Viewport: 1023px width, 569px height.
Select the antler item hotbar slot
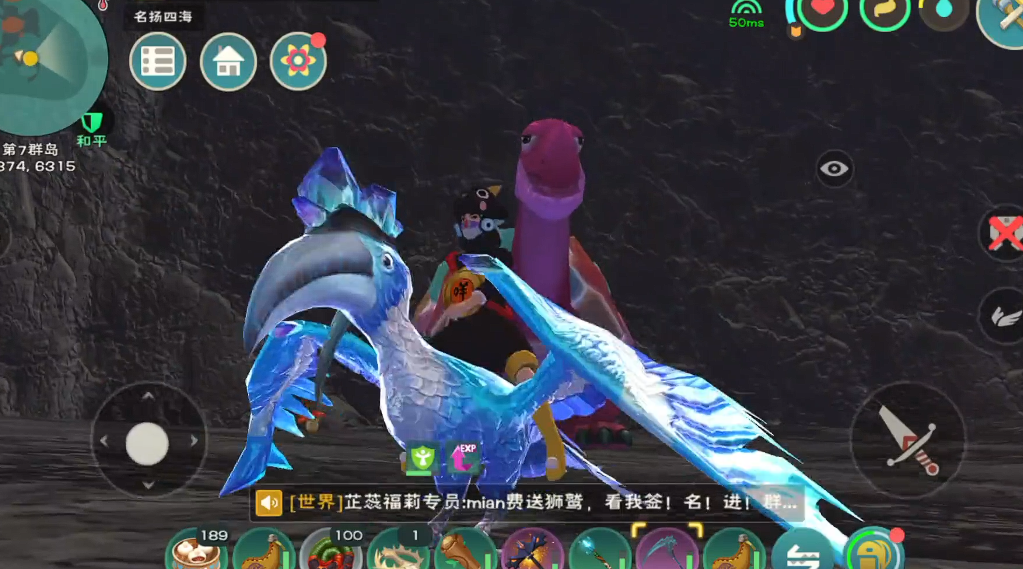[396, 552]
